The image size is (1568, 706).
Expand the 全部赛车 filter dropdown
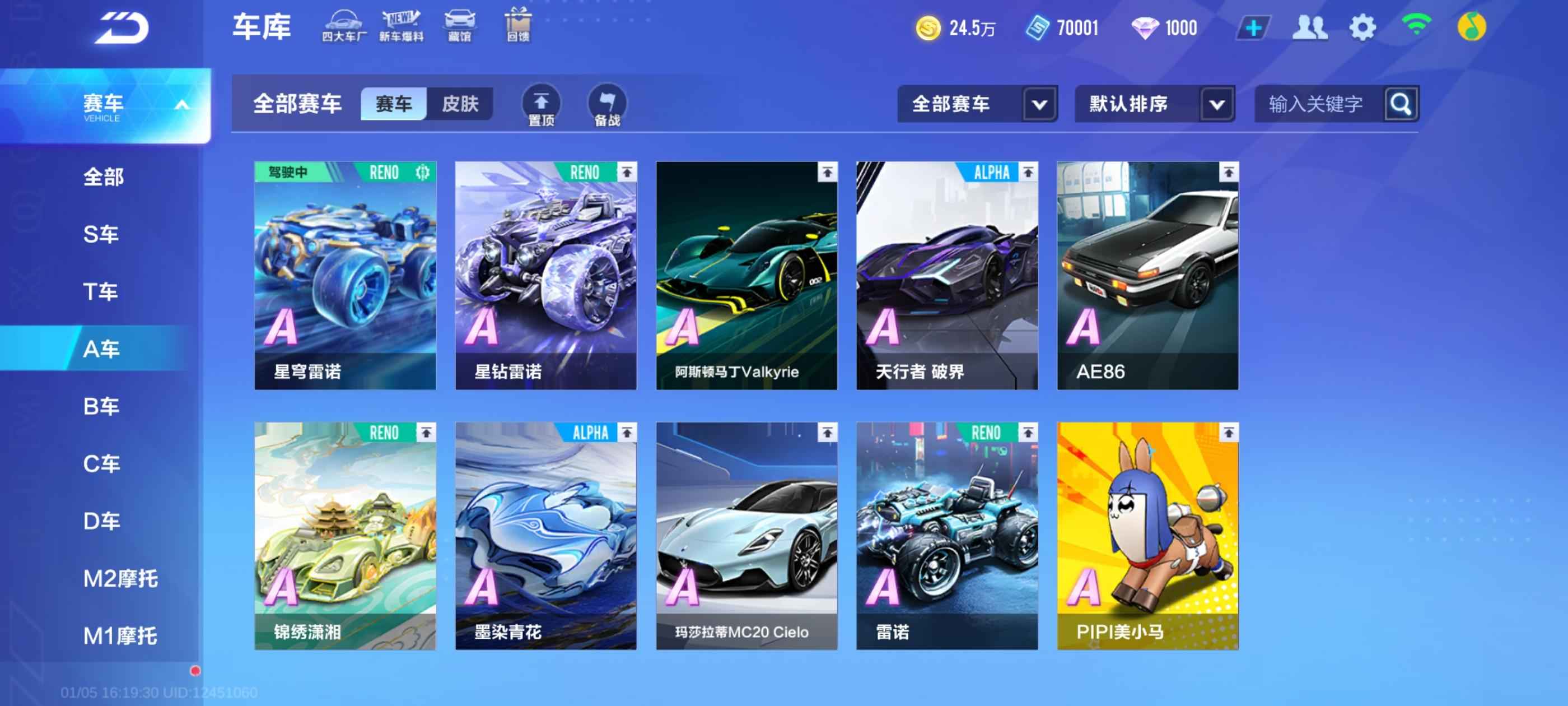976,104
